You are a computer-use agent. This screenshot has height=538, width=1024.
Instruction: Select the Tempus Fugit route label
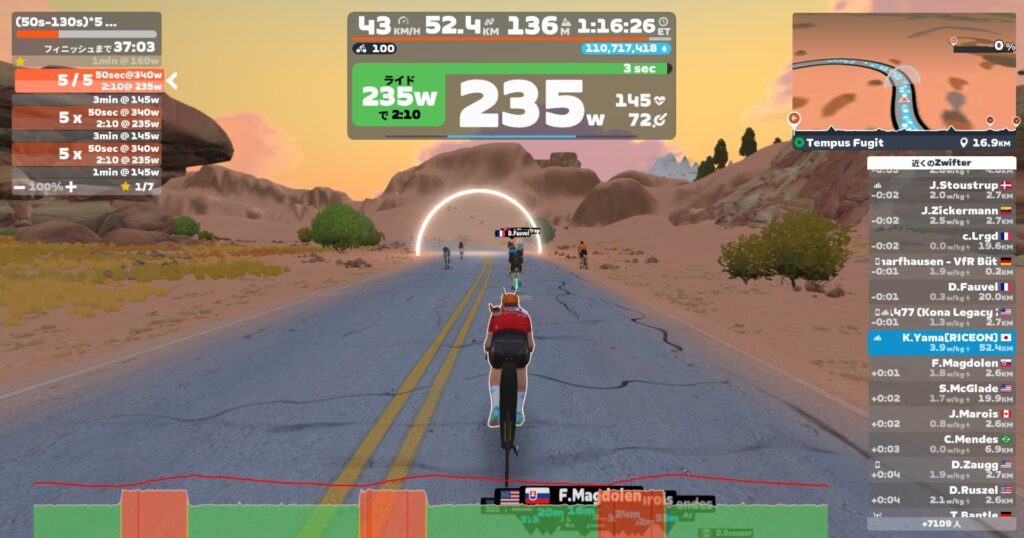point(845,143)
